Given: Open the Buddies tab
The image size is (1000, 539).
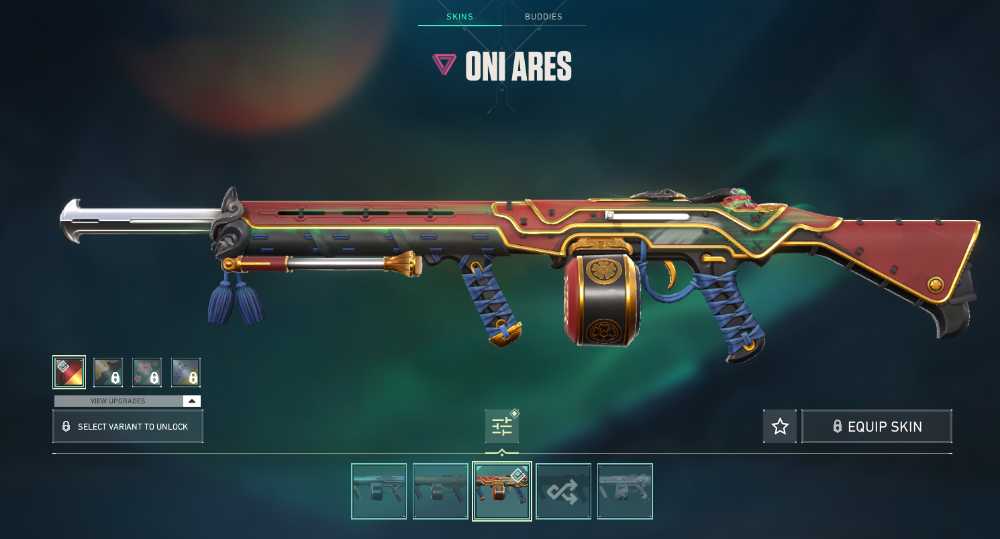Looking at the screenshot, I should (543, 17).
